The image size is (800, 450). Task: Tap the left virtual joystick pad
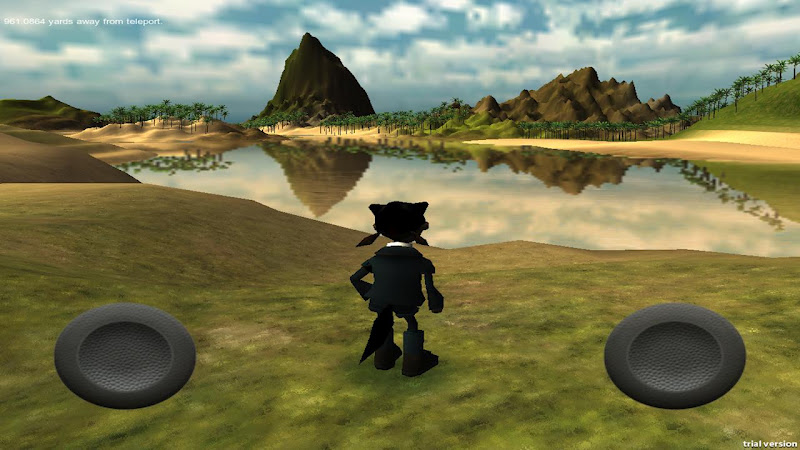tap(125, 356)
